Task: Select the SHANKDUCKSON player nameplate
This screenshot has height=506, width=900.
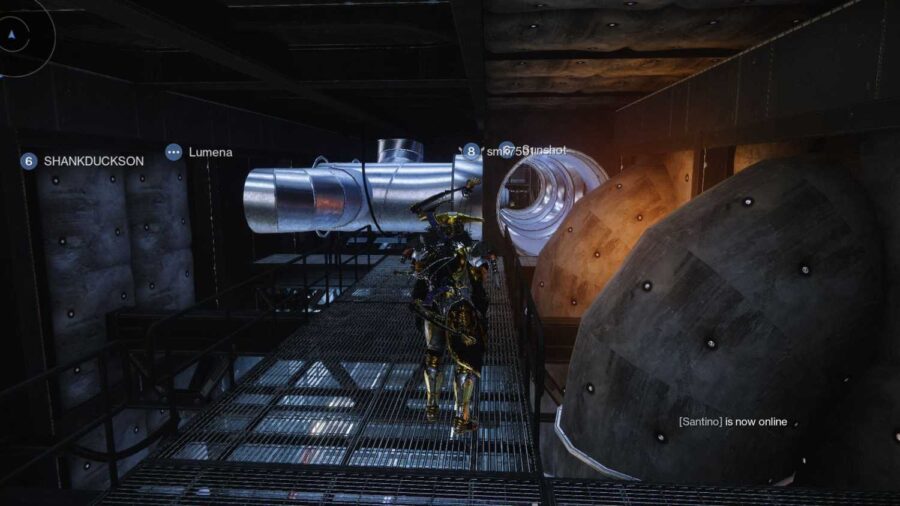Action: (x=83, y=160)
